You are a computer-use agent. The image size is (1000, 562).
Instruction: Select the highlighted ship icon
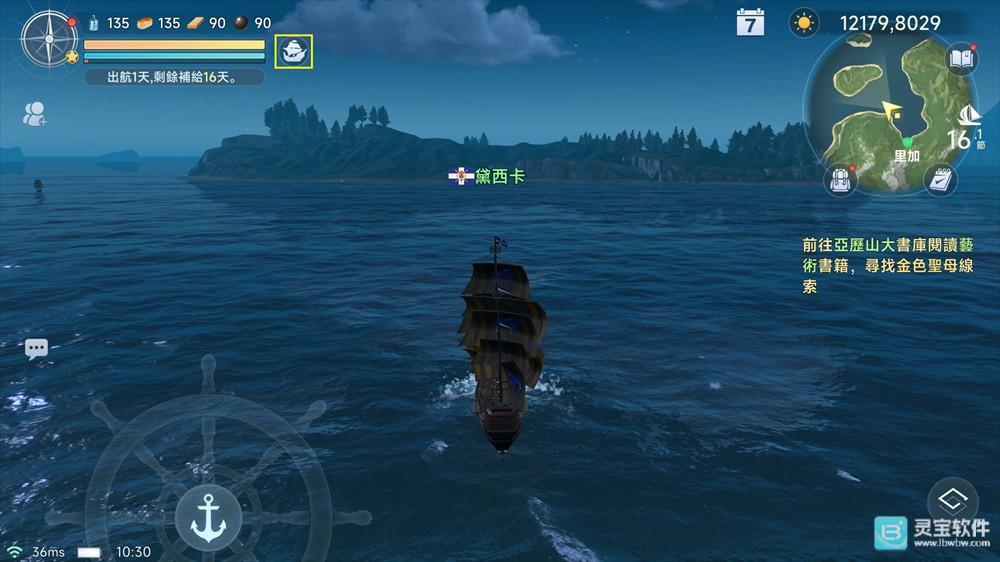pos(294,51)
